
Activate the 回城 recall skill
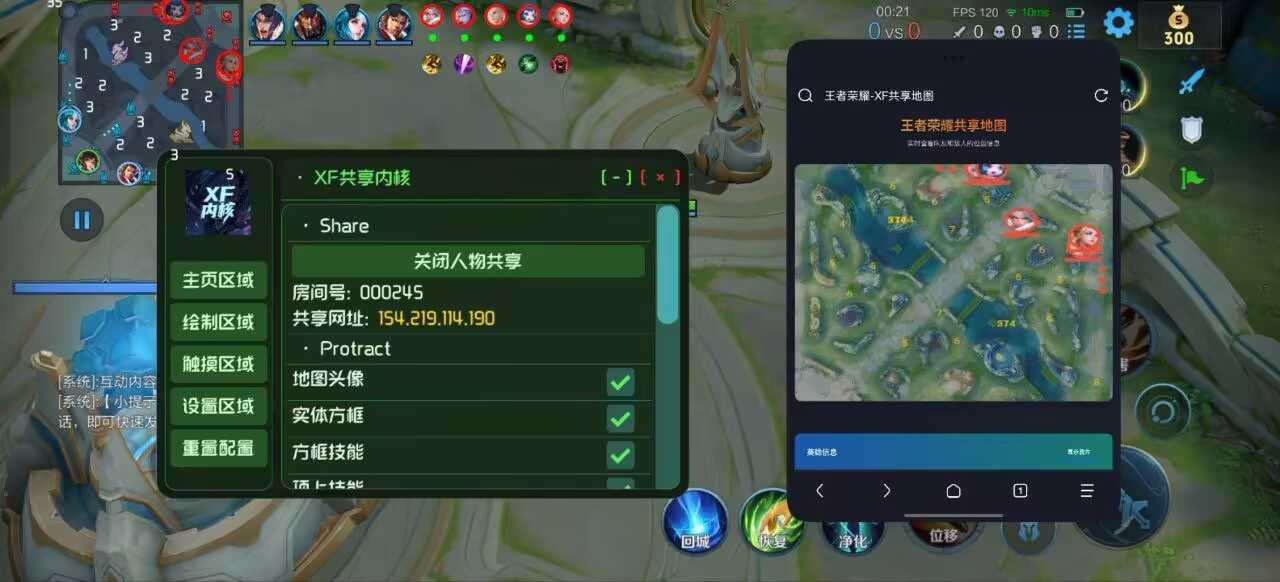click(695, 521)
